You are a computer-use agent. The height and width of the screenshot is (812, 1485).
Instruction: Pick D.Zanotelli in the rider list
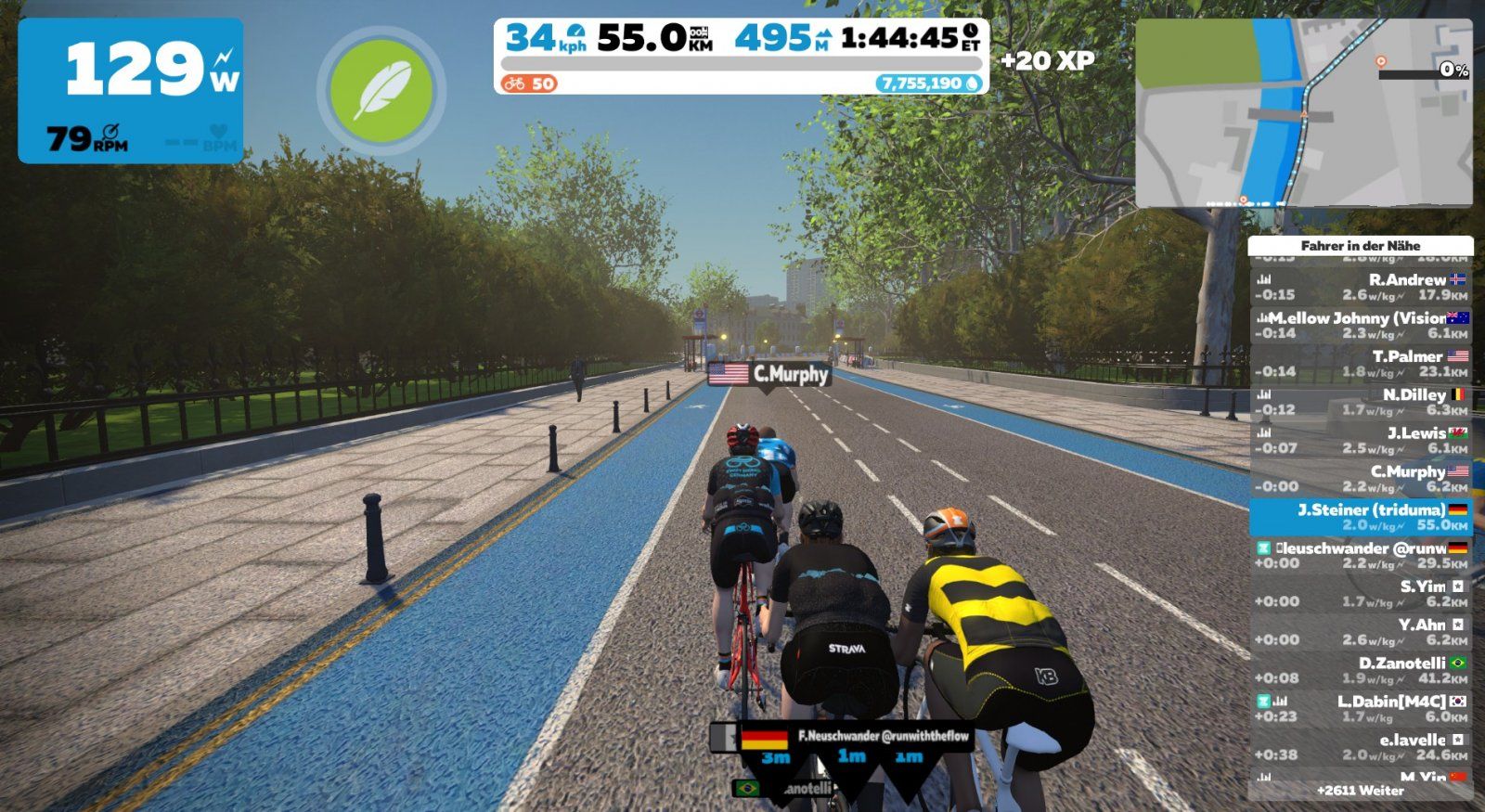tap(1360, 670)
